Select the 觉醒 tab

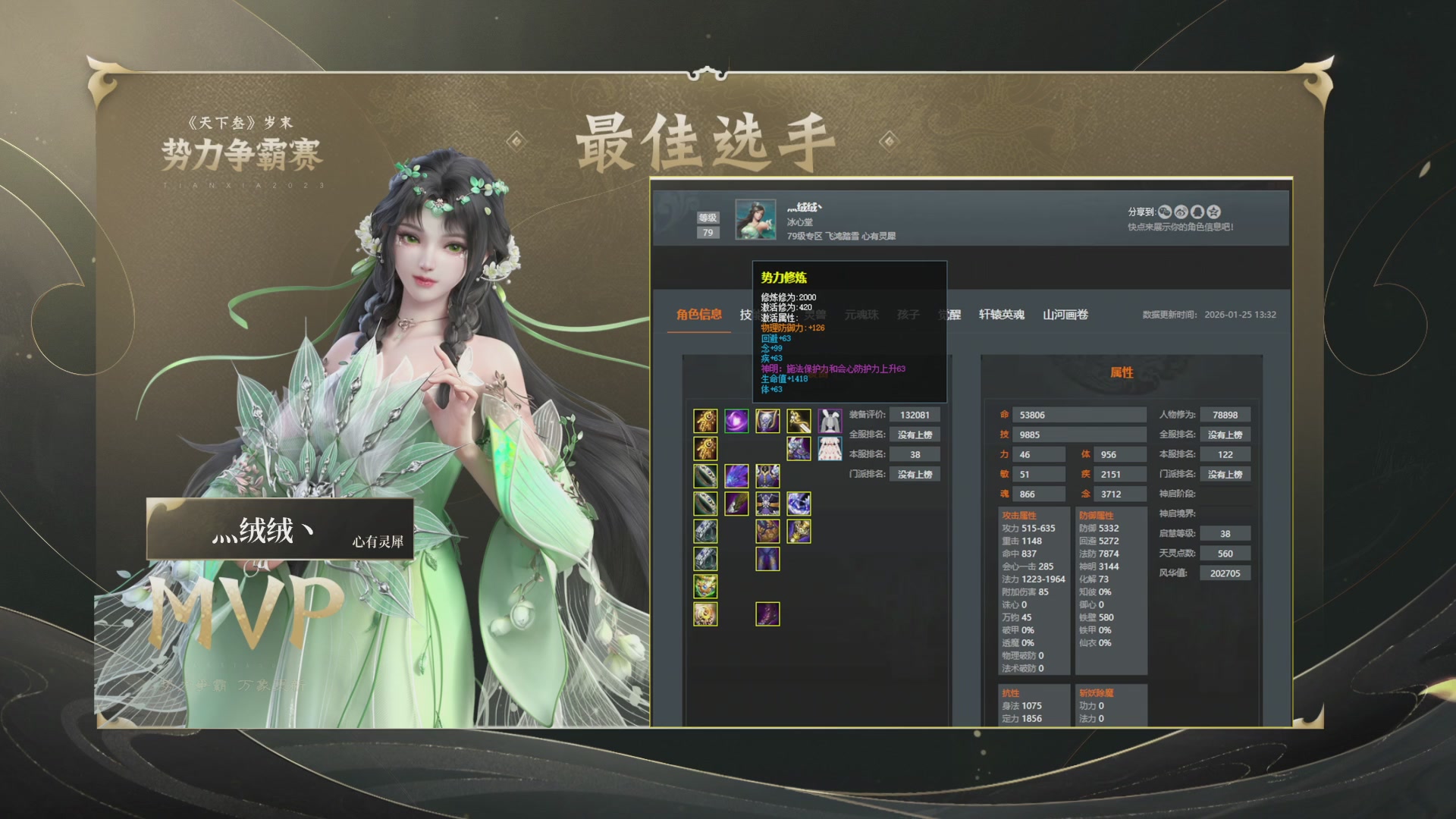click(950, 315)
